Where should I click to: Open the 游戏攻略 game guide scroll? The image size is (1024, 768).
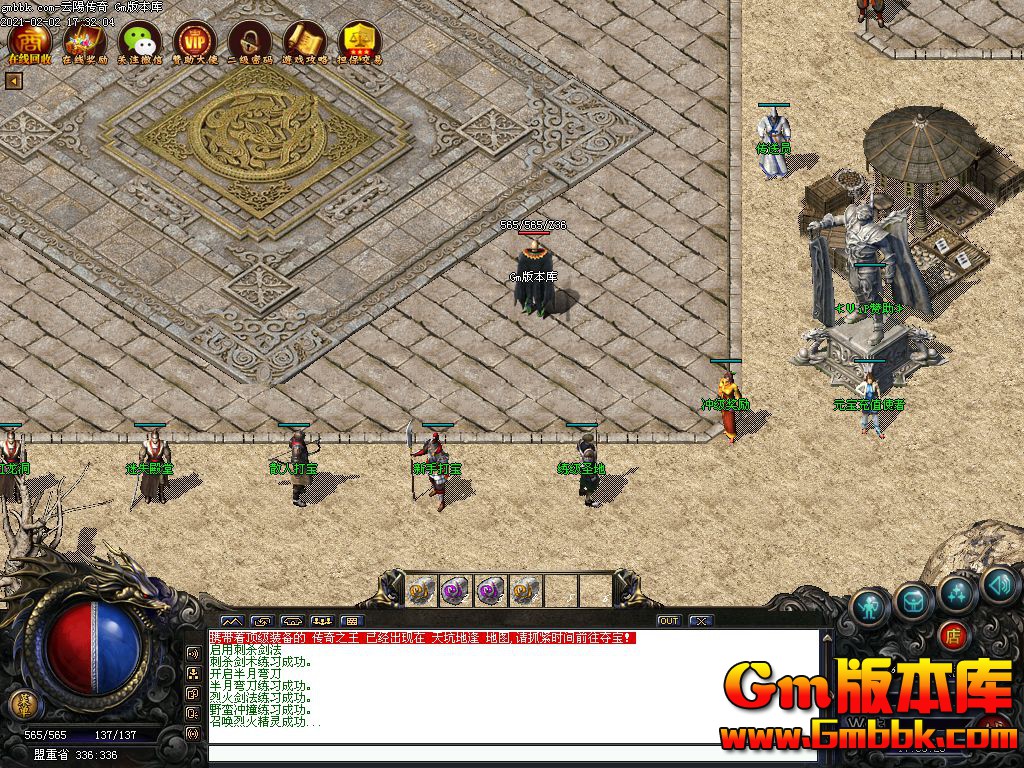click(305, 42)
